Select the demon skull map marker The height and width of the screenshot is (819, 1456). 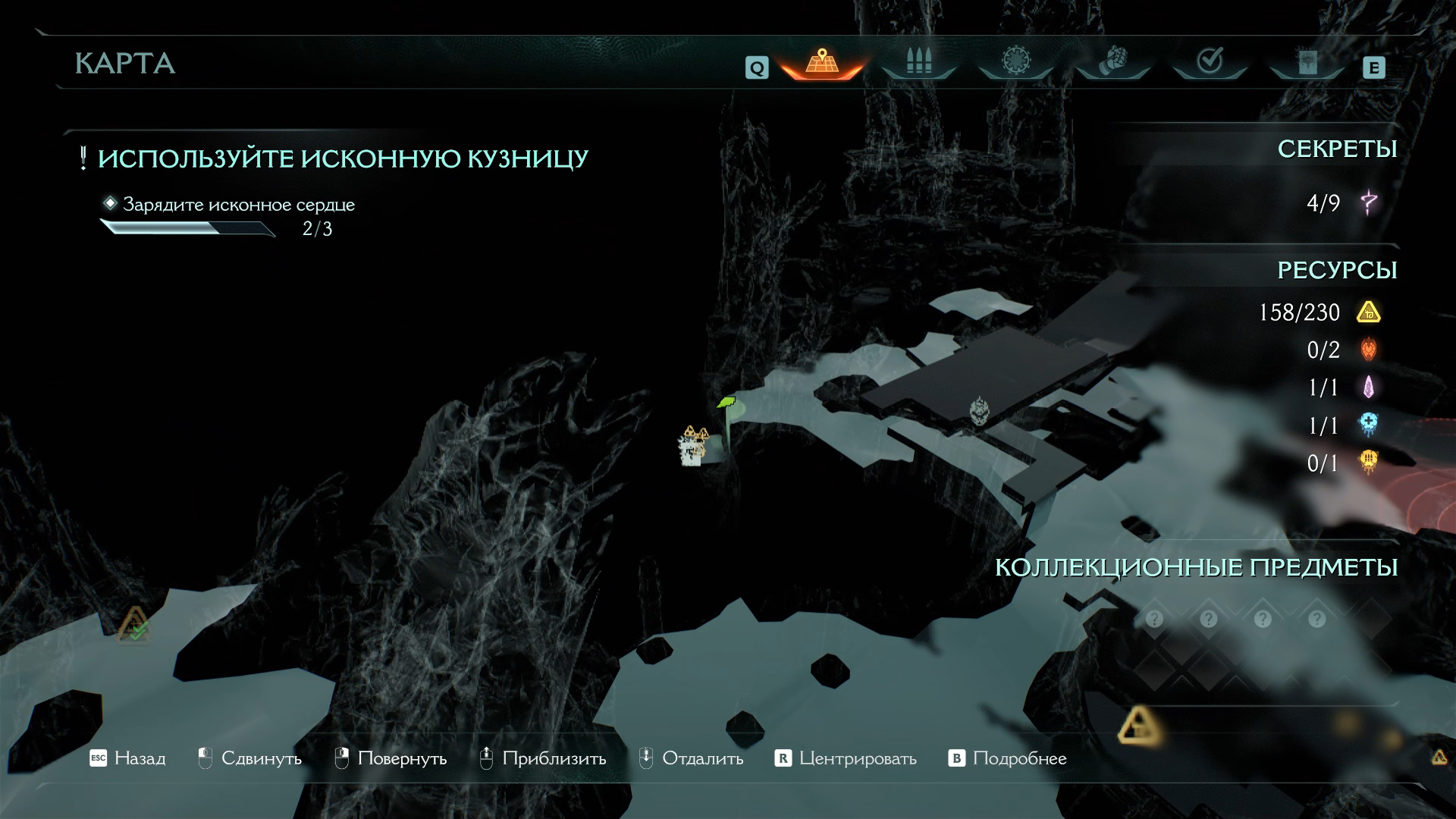[981, 410]
